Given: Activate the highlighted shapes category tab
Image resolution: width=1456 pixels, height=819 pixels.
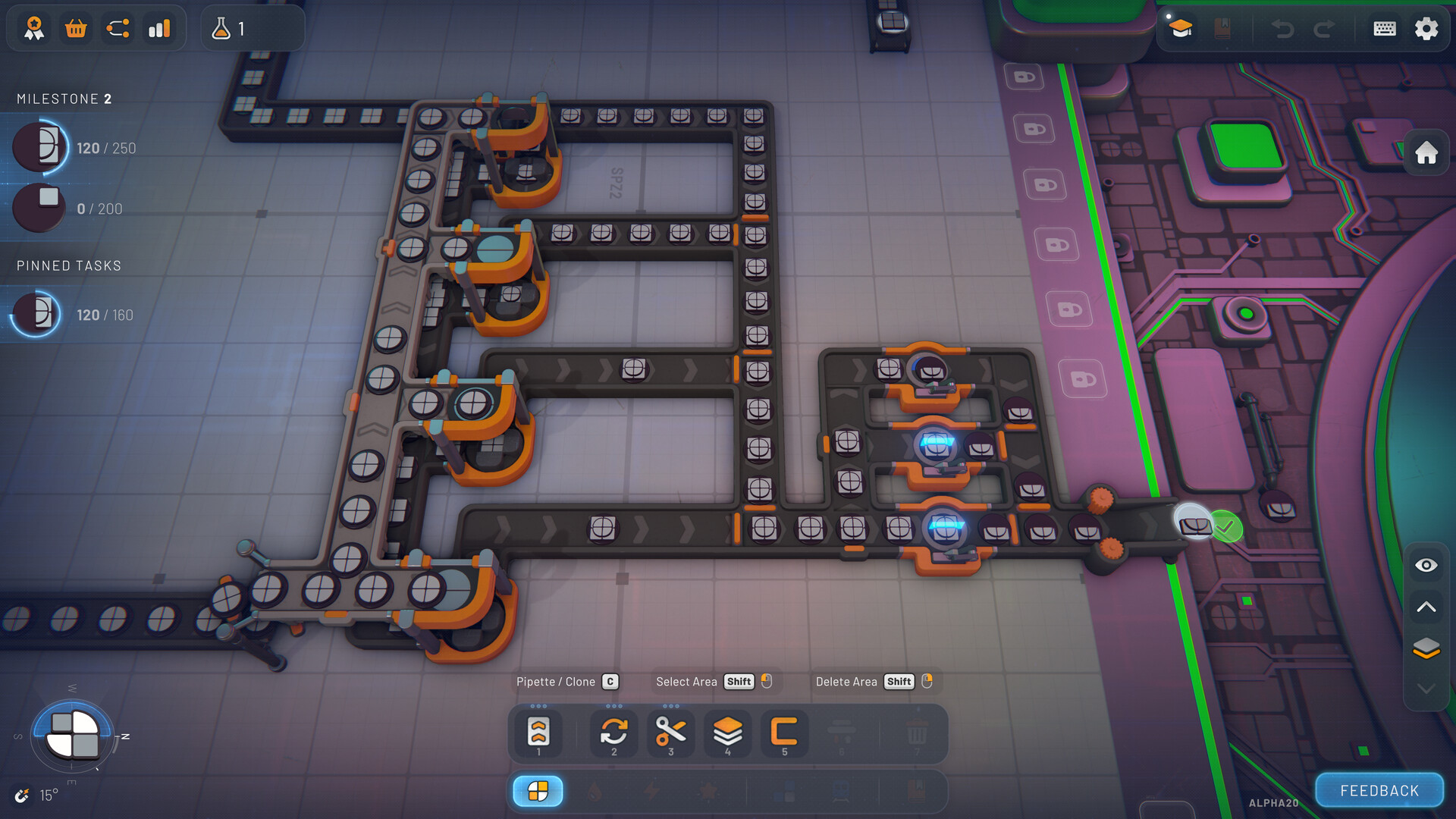Looking at the screenshot, I should (538, 791).
